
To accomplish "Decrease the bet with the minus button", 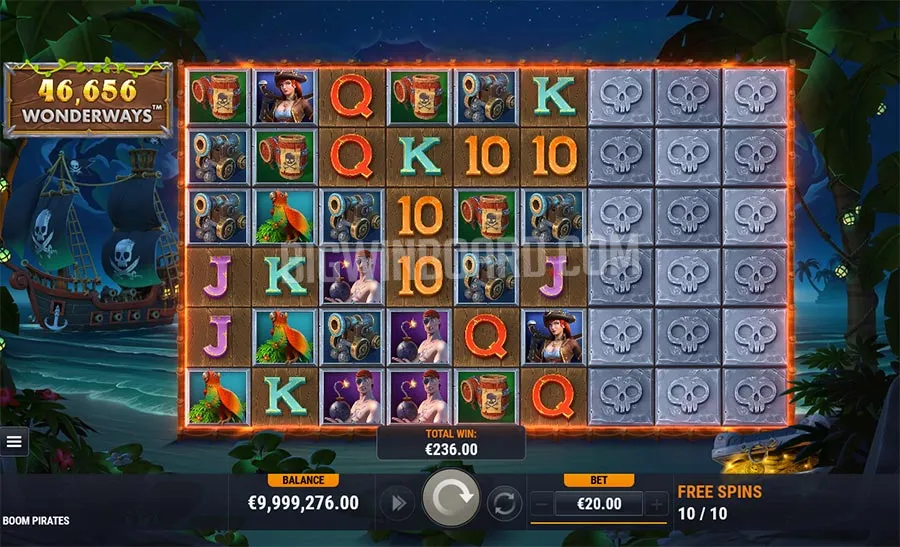I will 542,504.
